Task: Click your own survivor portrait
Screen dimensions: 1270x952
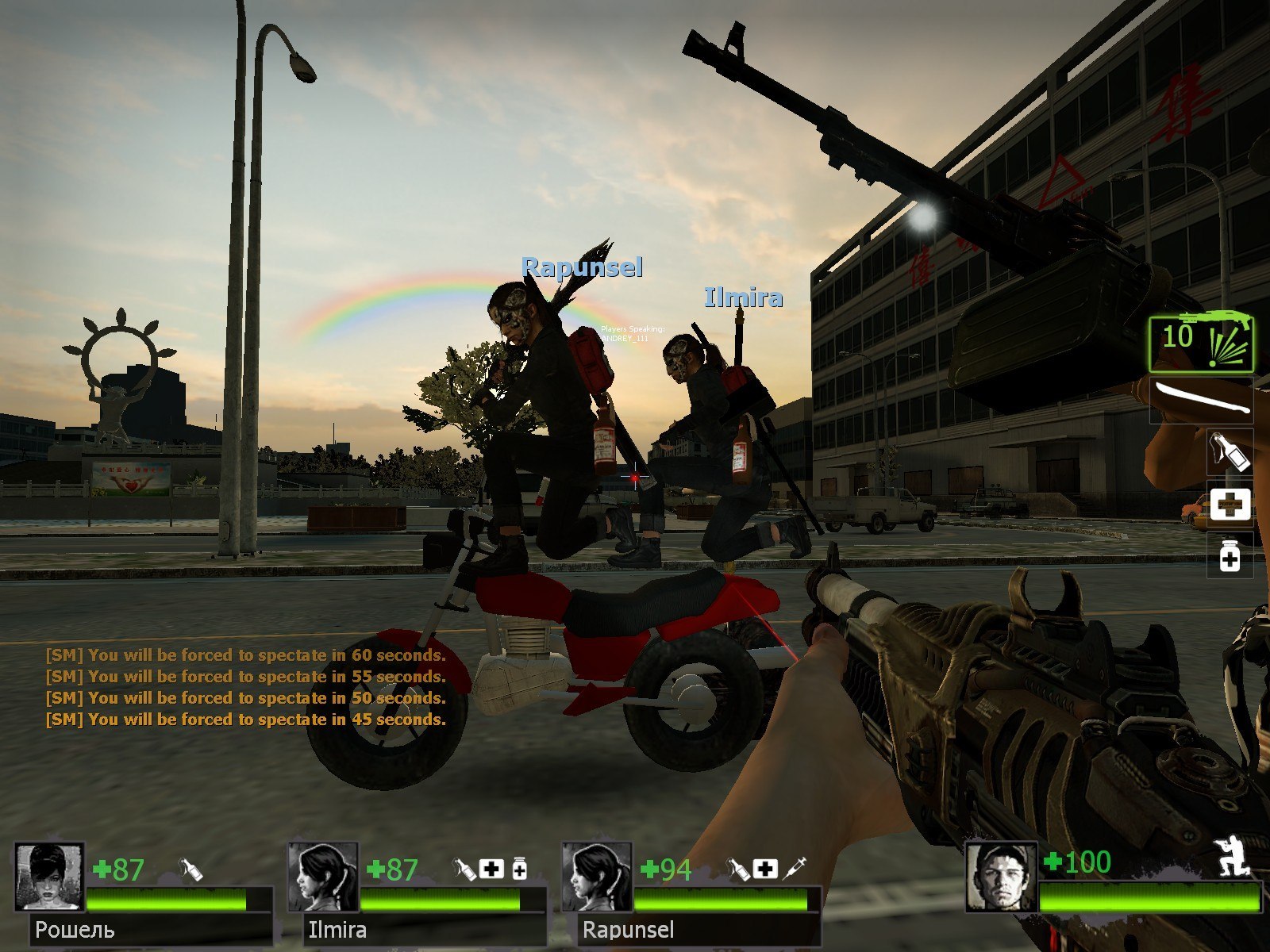Action: coord(1001,877)
